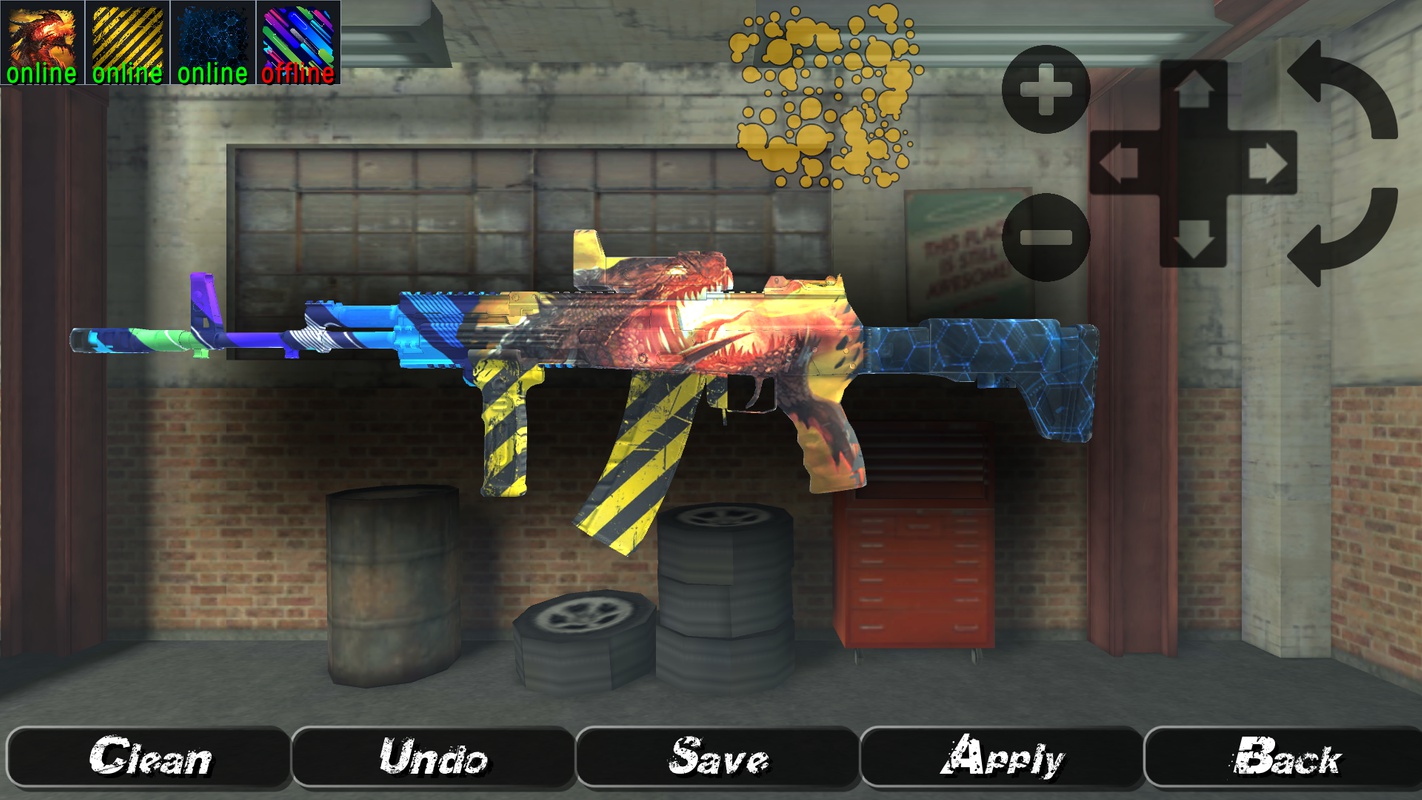Viewport: 1422px width, 800px height.
Task: Shift the weapon left with the left arrow
Action: click(1120, 164)
